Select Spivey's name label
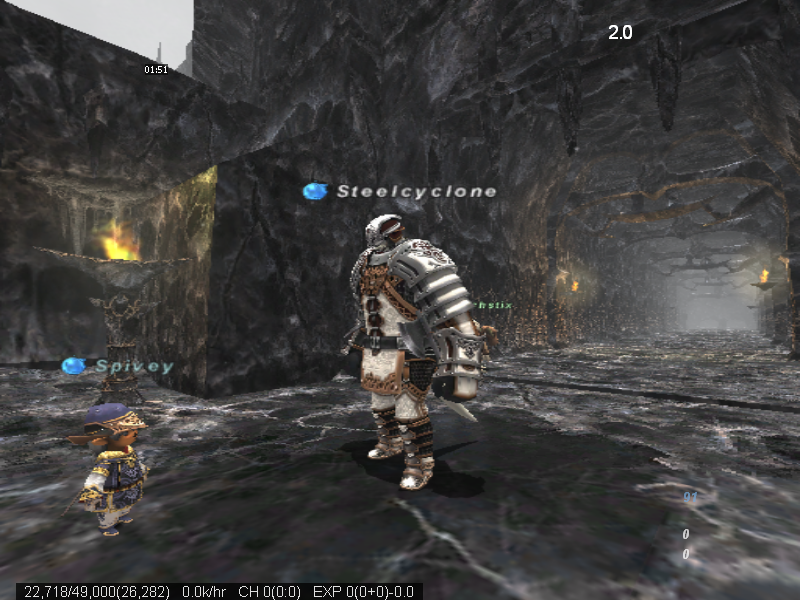Viewport: 800px width, 600px height. (134, 366)
